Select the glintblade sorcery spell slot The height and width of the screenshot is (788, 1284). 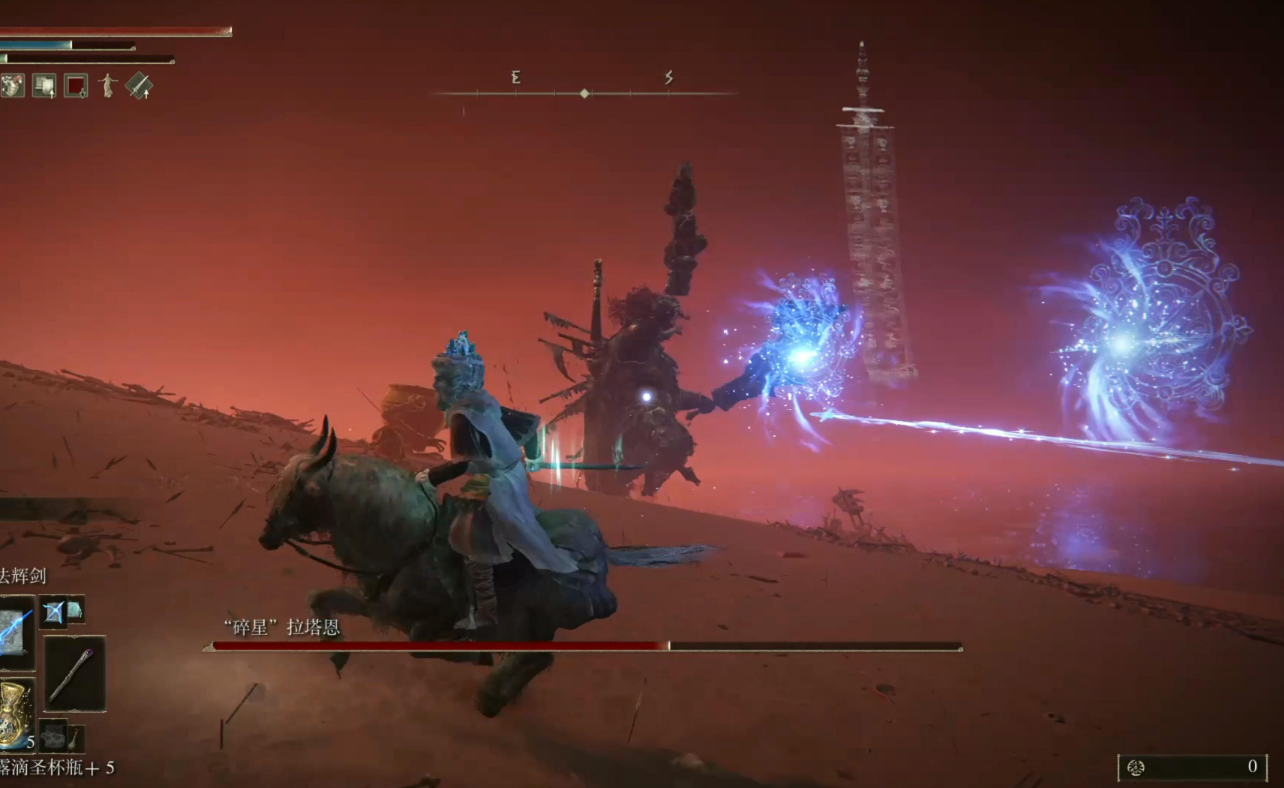point(14,632)
